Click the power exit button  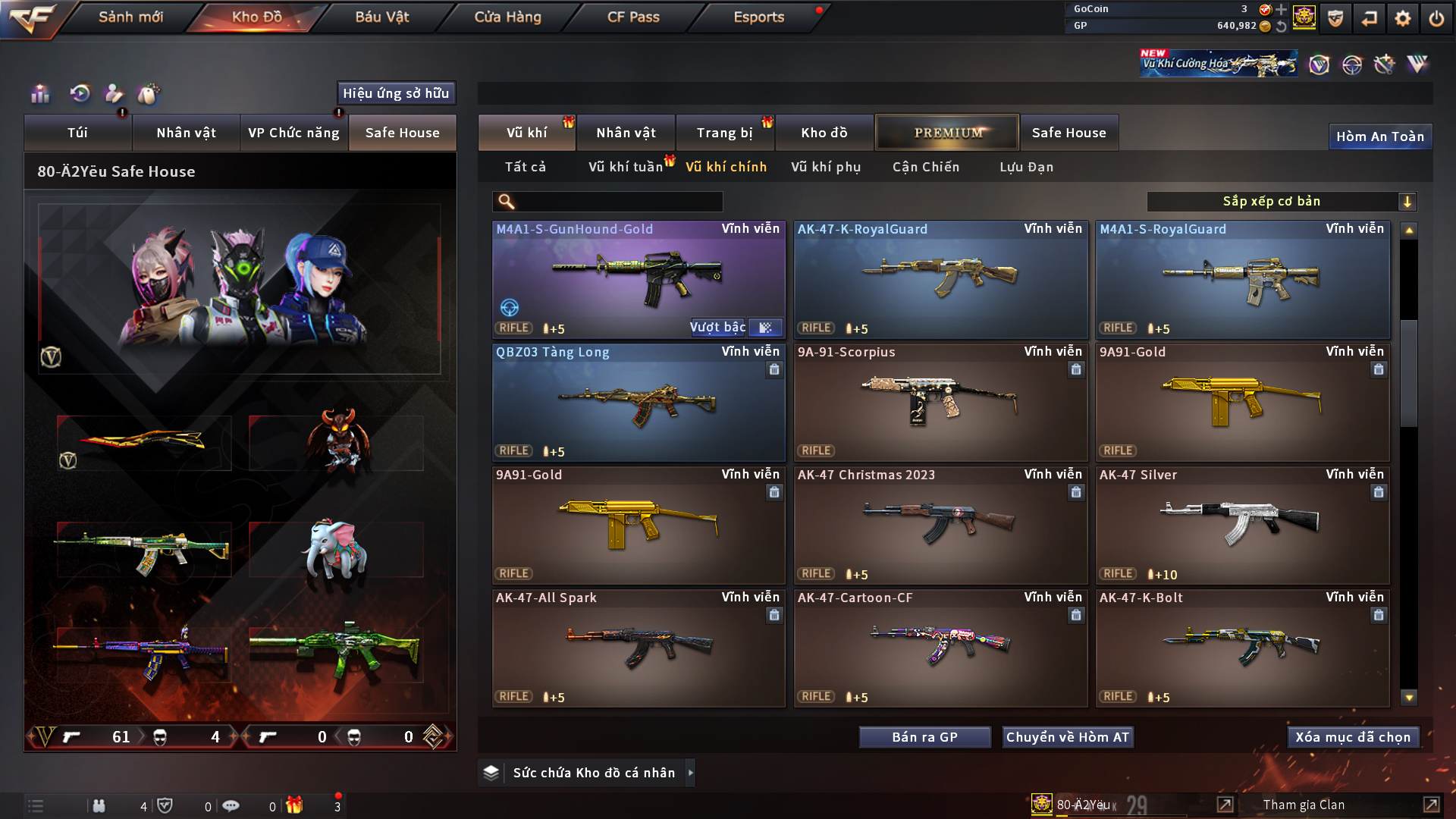pos(1436,18)
